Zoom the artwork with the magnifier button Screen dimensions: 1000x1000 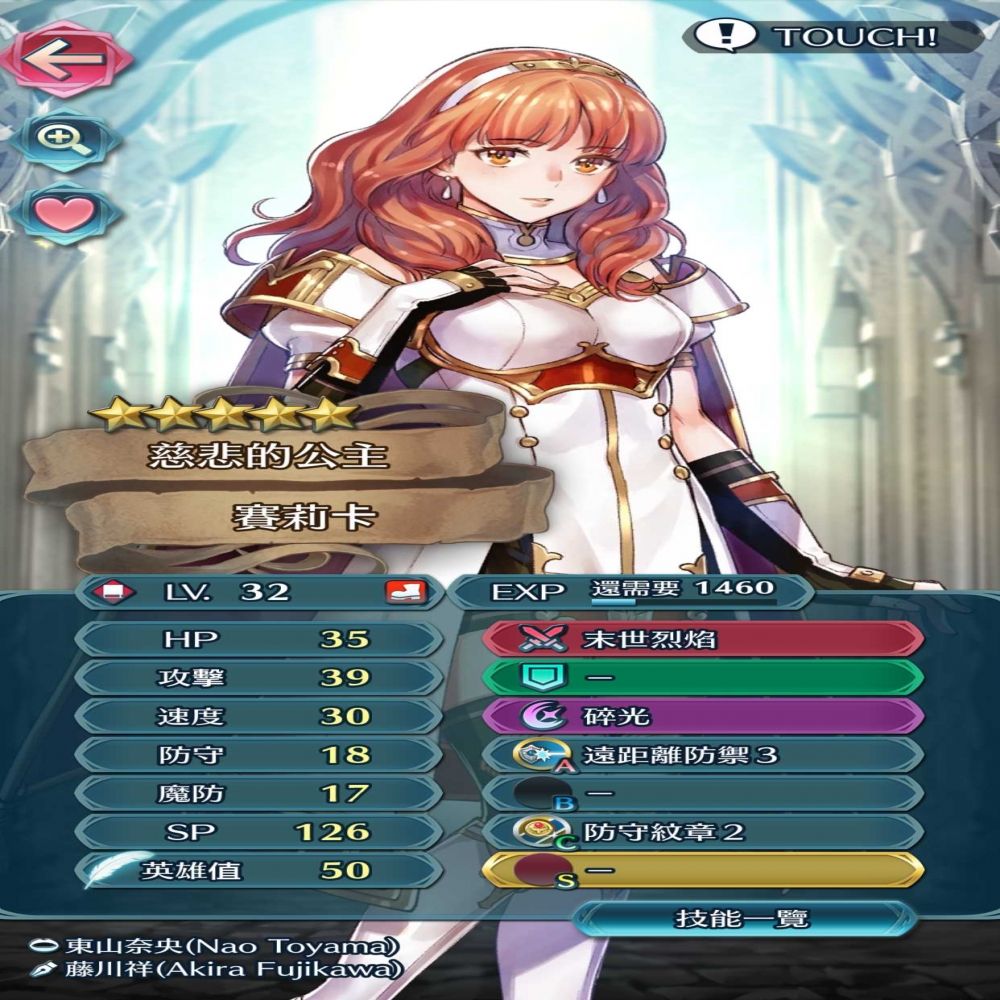[x=64, y=137]
